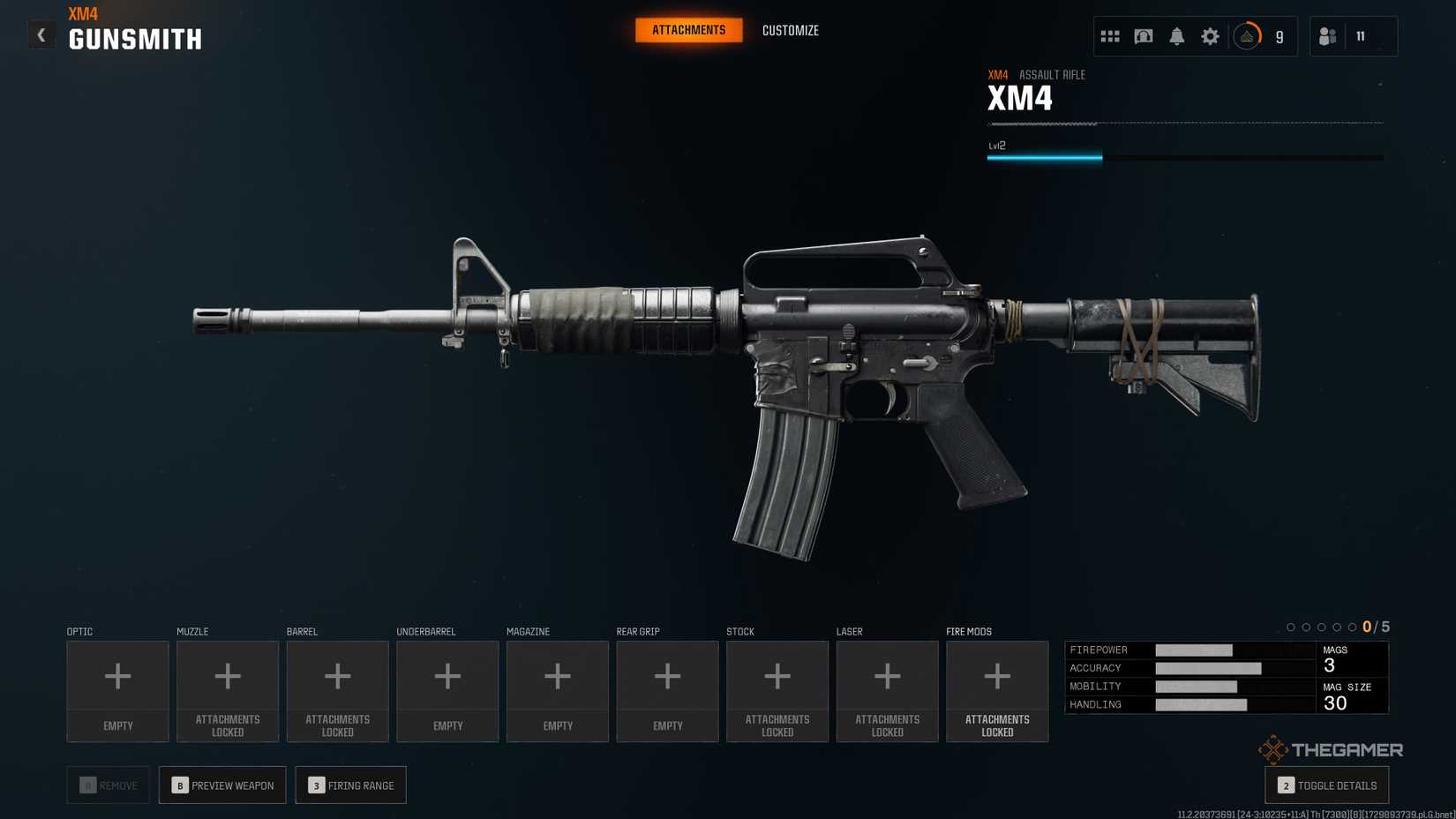Switch to the Customize tab

790,31
